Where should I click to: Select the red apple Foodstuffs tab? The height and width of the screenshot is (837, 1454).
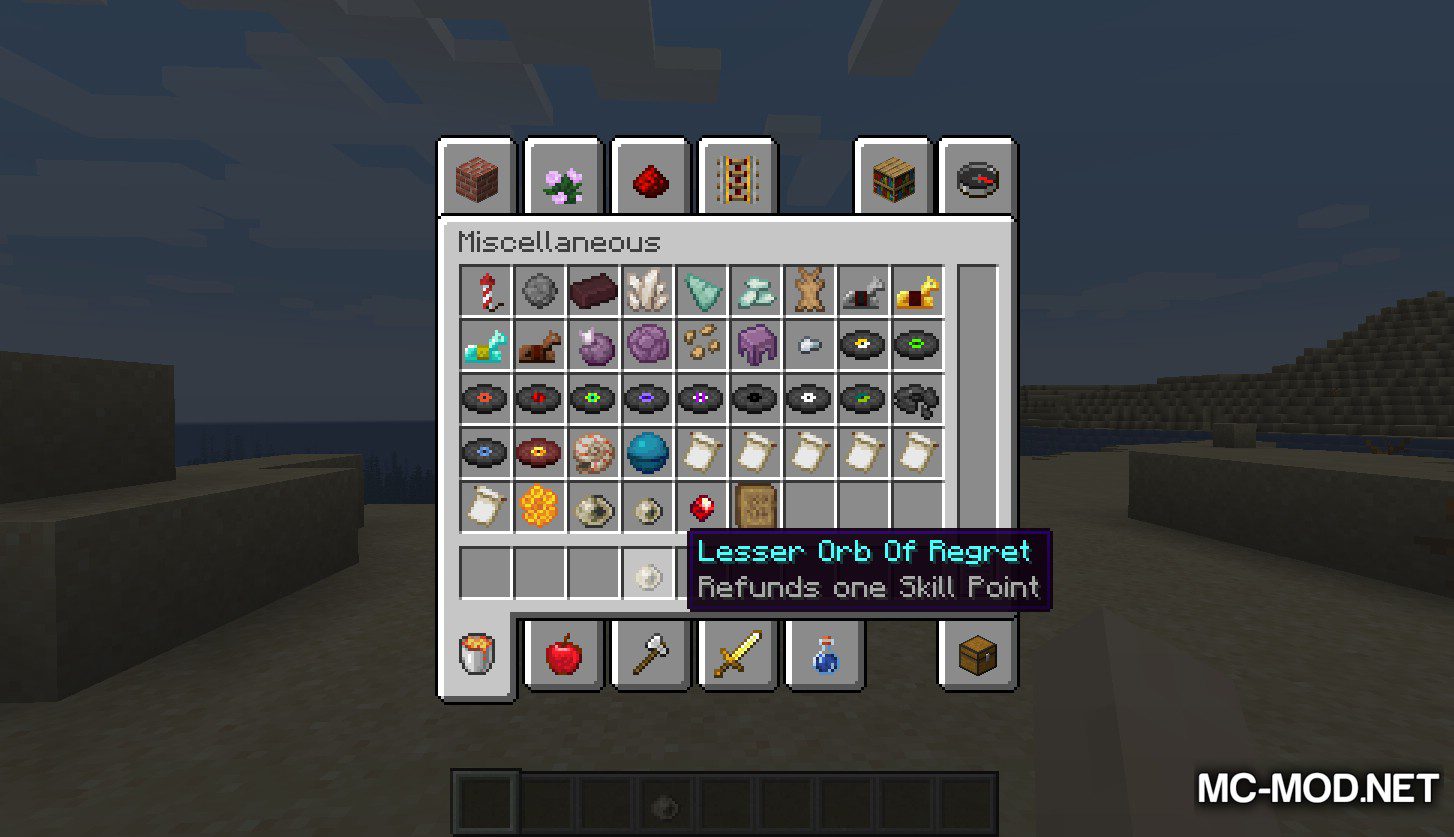tap(563, 655)
